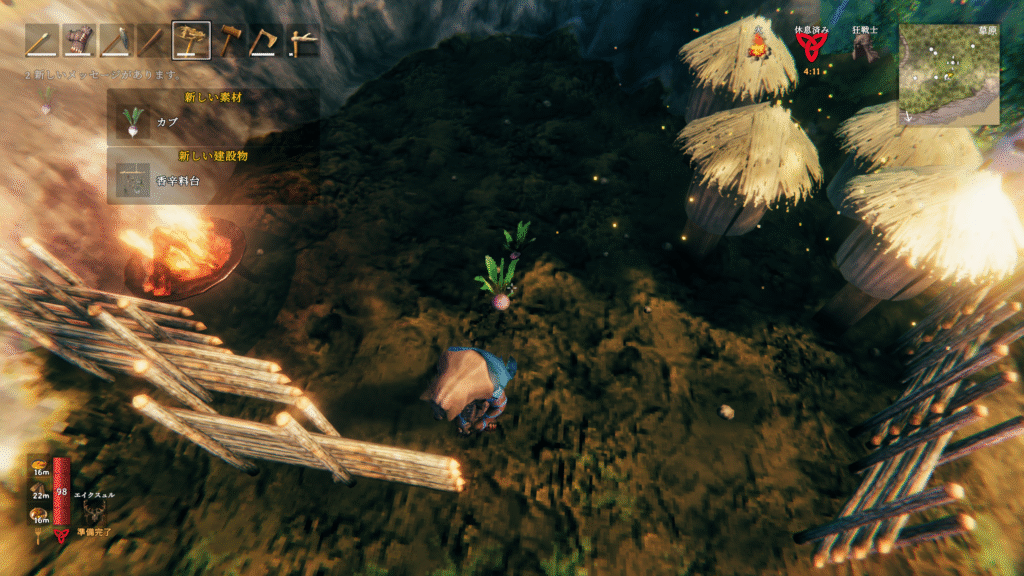Open the minimap showing 草原
The height and width of the screenshot is (576, 1024).
click(948, 75)
